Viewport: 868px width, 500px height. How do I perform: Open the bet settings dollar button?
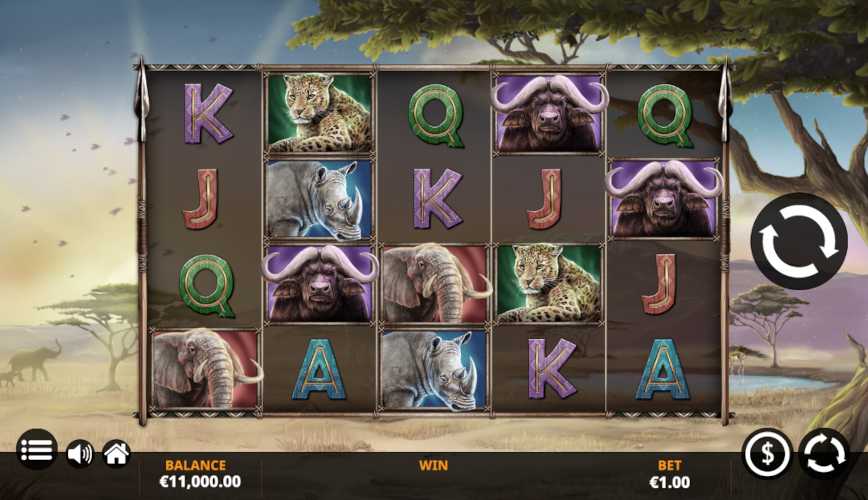[x=767, y=454]
